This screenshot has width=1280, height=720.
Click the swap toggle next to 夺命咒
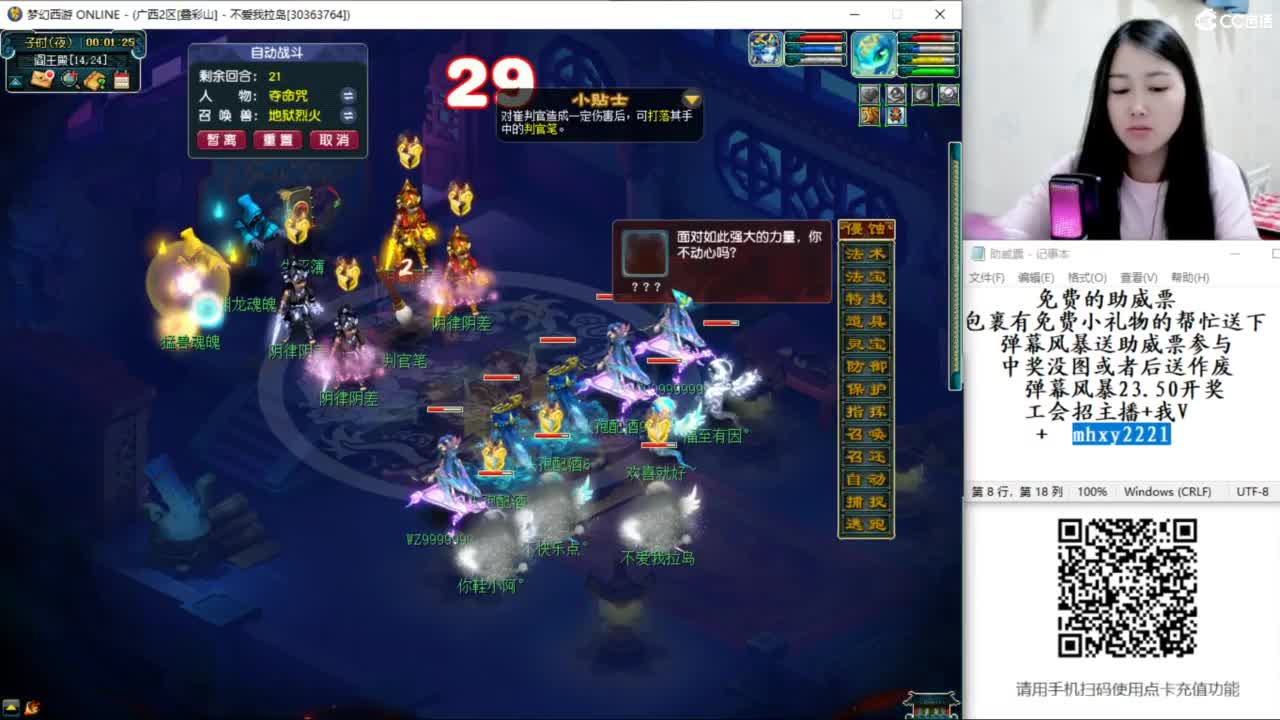(x=348, y=96)
